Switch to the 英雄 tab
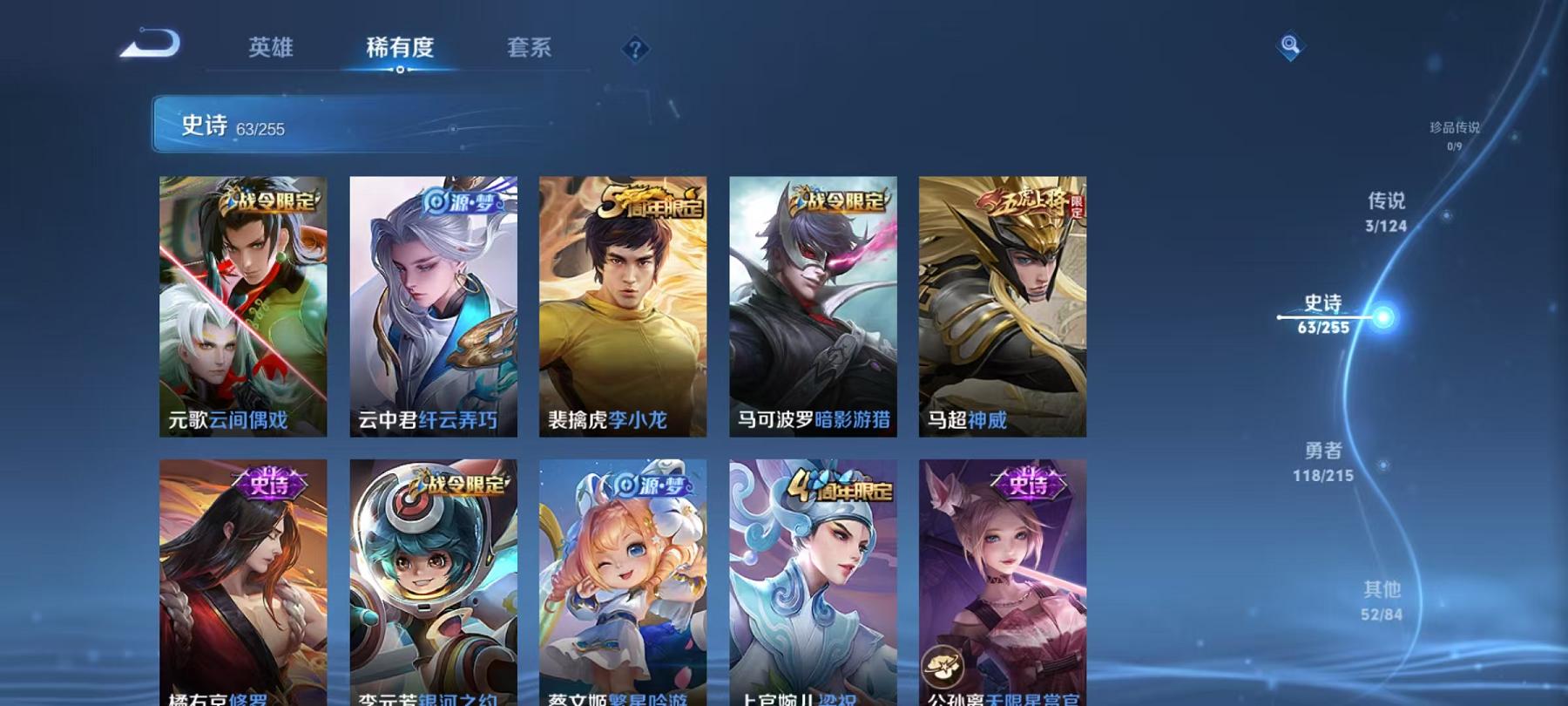The width and height of the screenshot is (1568, 706). 271,50
